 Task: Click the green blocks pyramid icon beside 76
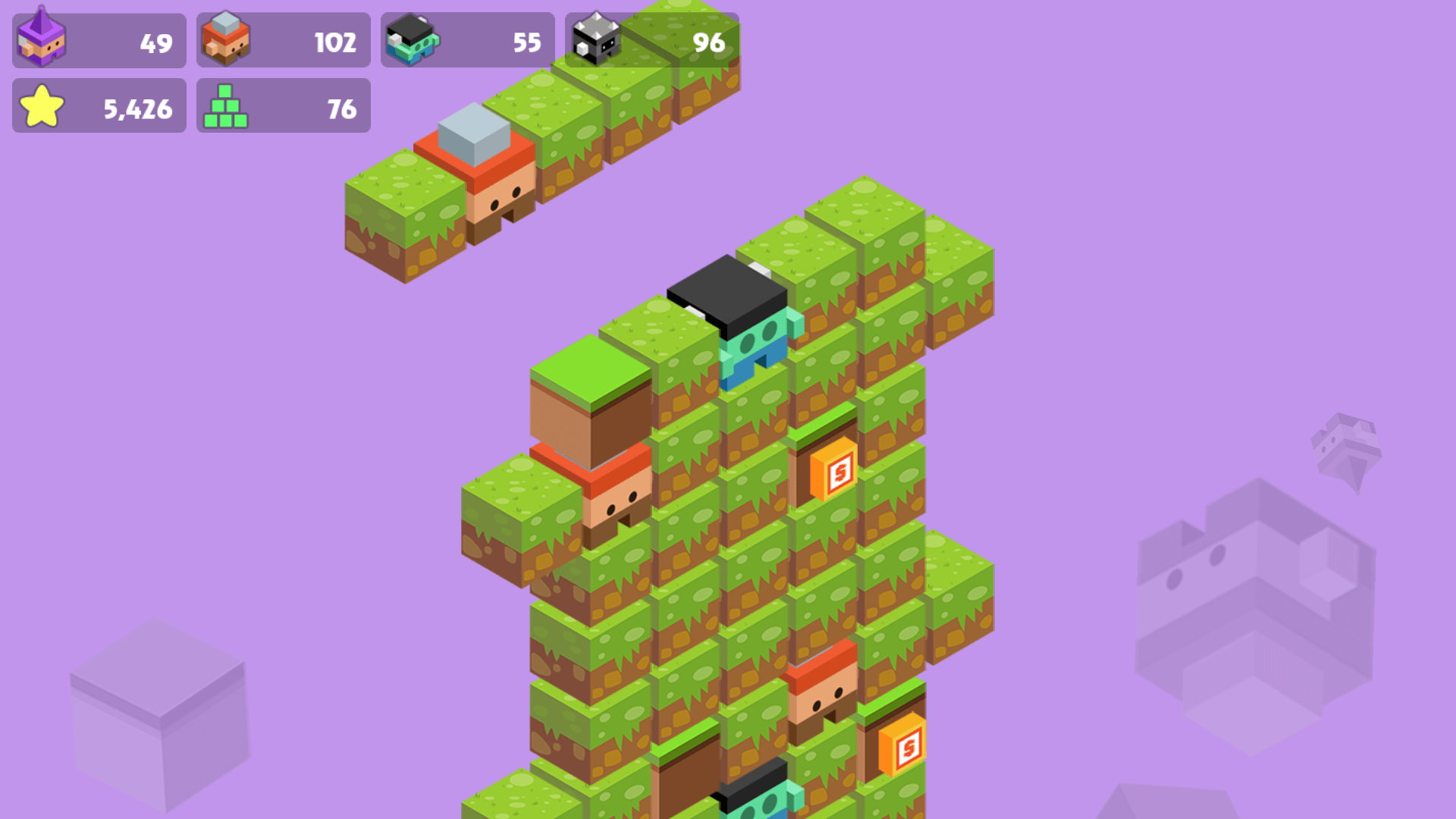point(226,105)
